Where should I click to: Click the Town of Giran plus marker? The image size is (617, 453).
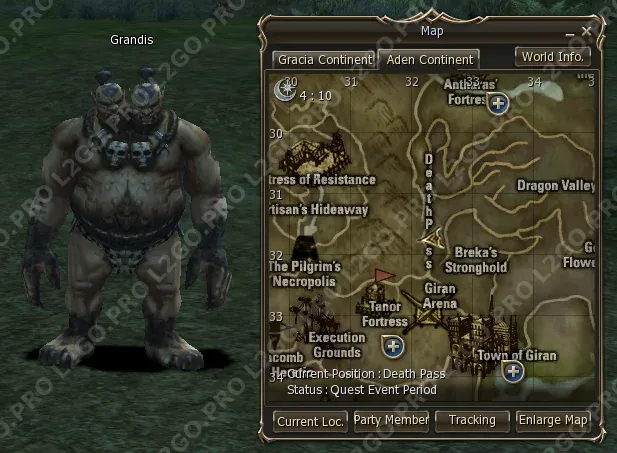(x=513, y=372)
